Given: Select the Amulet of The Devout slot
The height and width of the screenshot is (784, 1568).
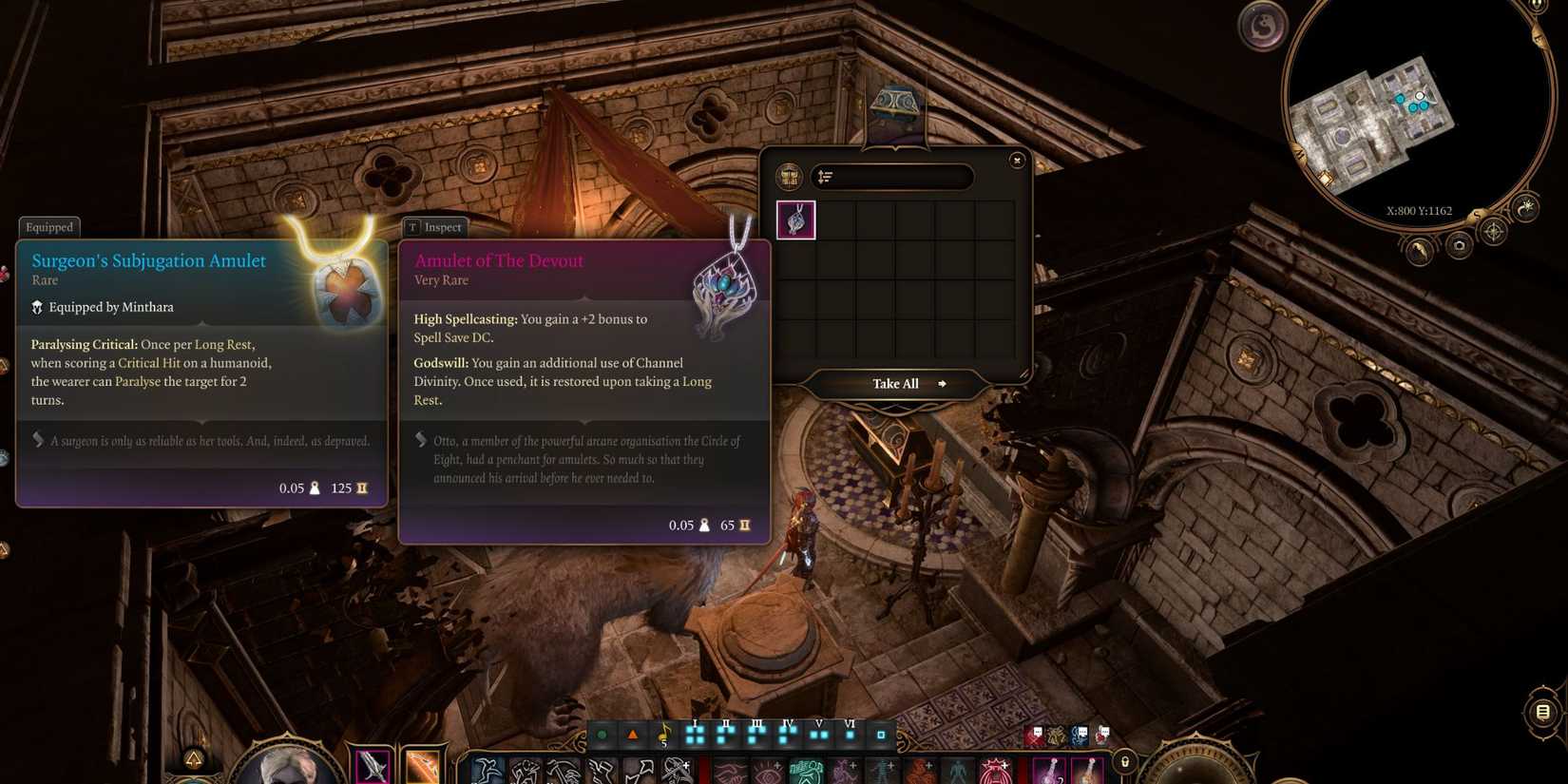Looking at the screenshot, I should (x=795, y=220).
